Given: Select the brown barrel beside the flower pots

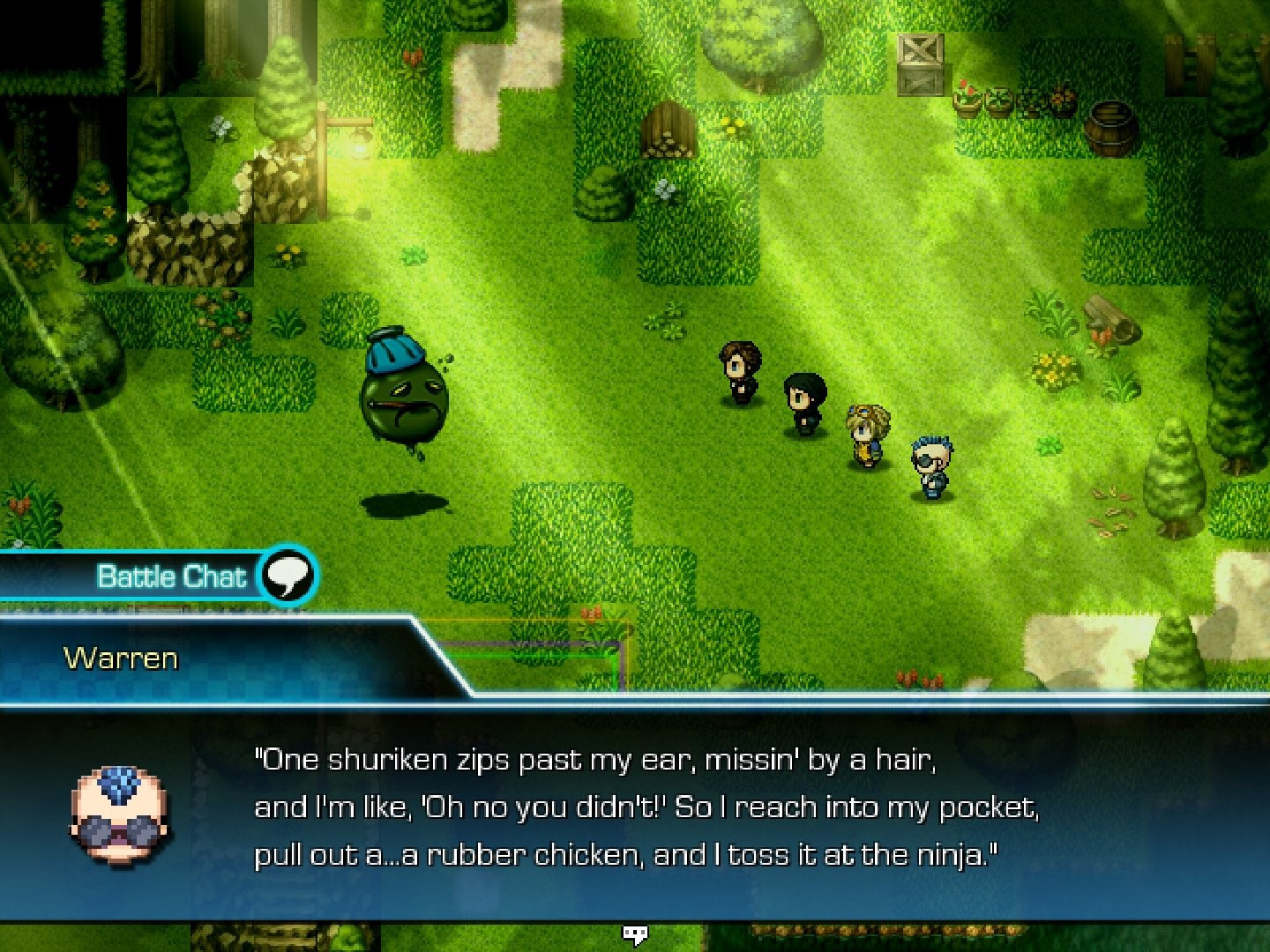Looking at the screenshot, I should pos(1109,123).
